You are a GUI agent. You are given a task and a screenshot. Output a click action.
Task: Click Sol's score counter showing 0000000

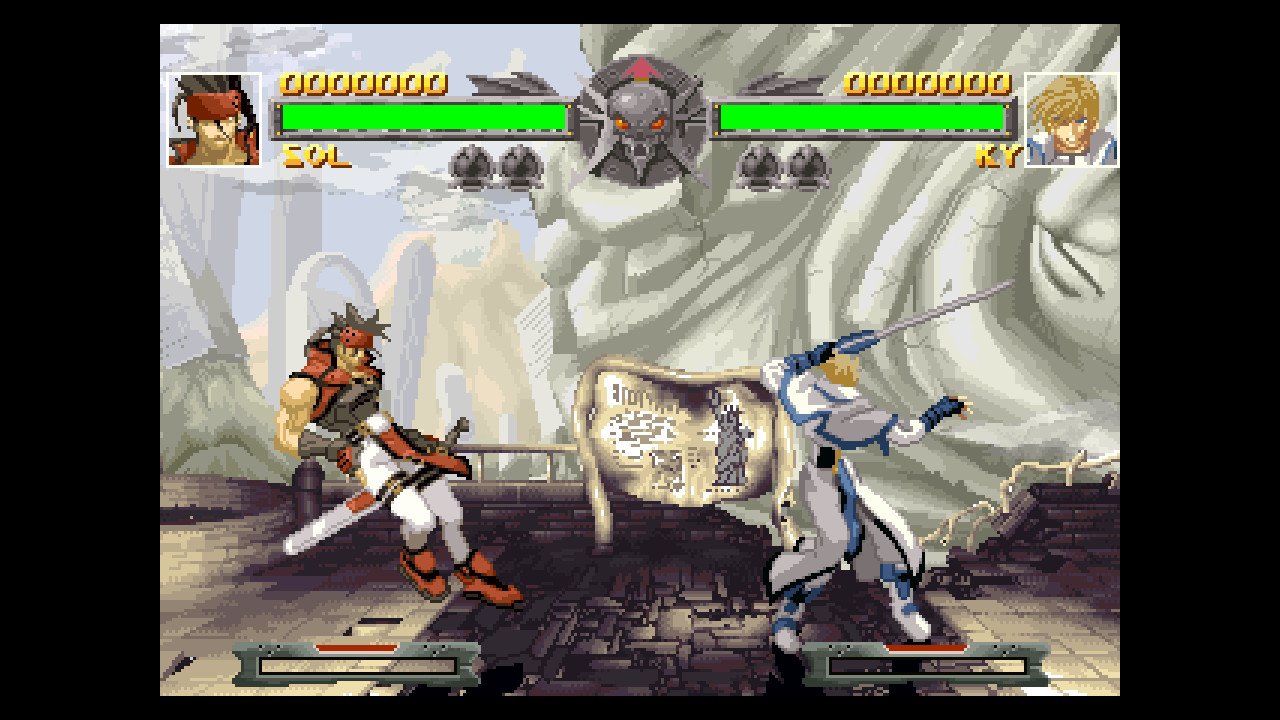point(363,85)
